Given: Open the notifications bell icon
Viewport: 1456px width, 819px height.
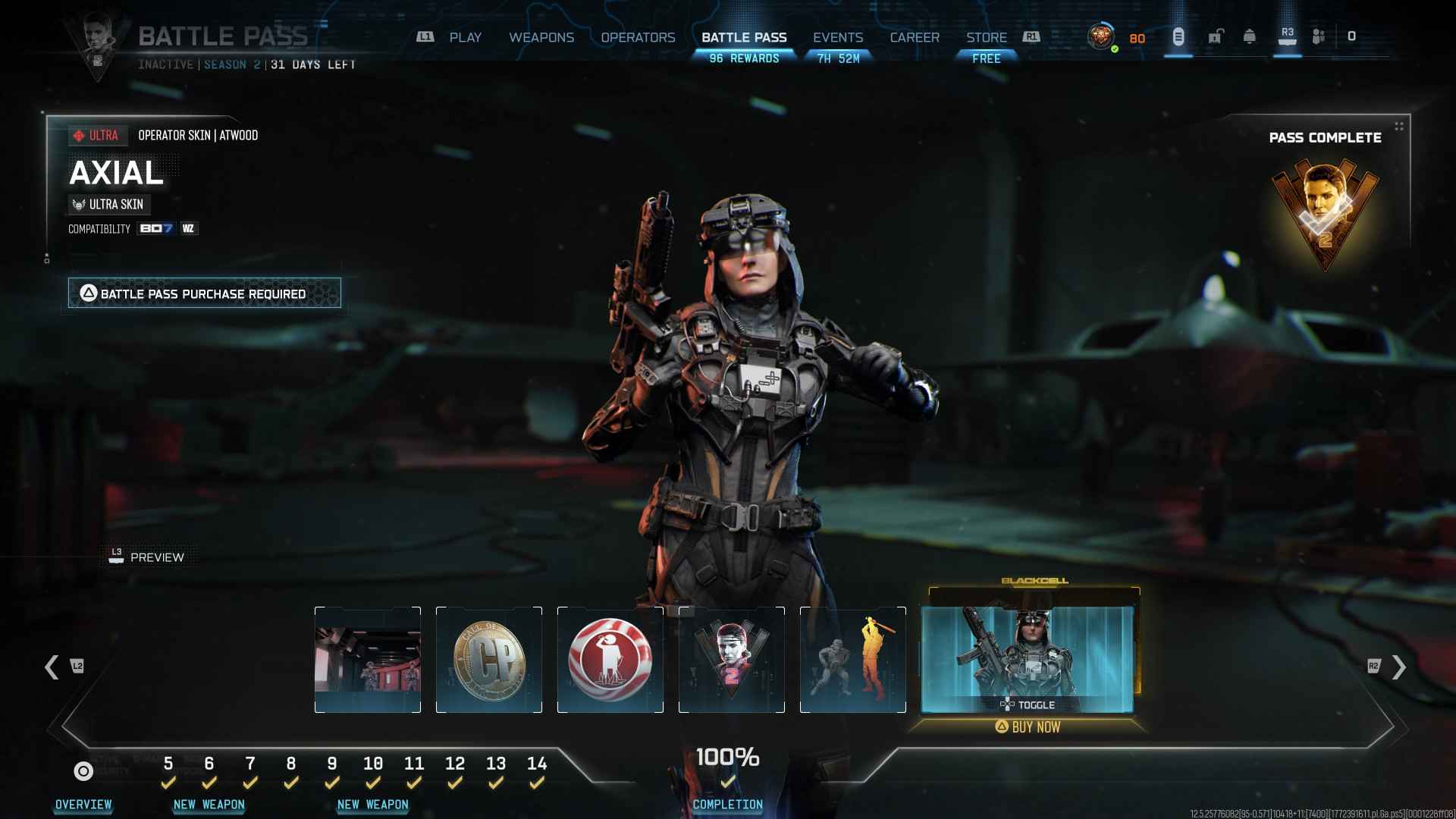Looking at the screenshot, I should click(1250, 36).
